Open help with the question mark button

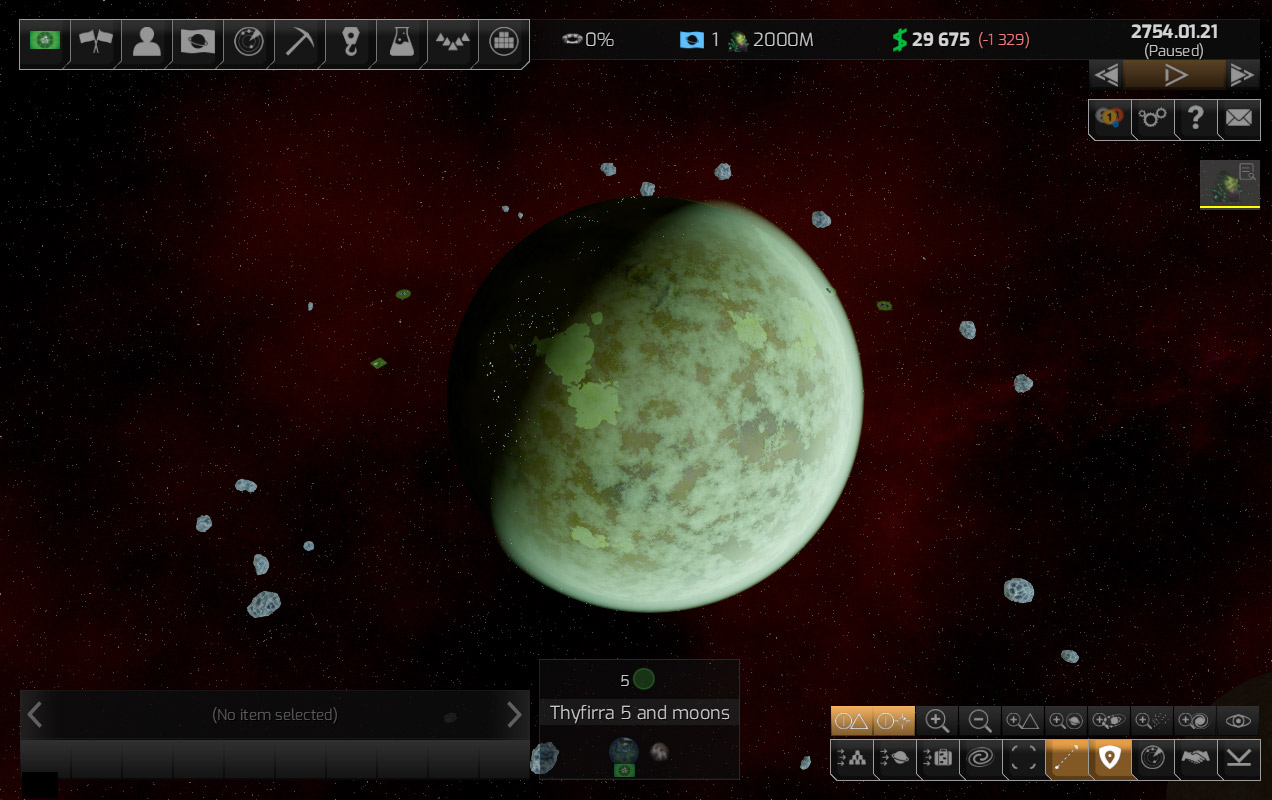1195,118
